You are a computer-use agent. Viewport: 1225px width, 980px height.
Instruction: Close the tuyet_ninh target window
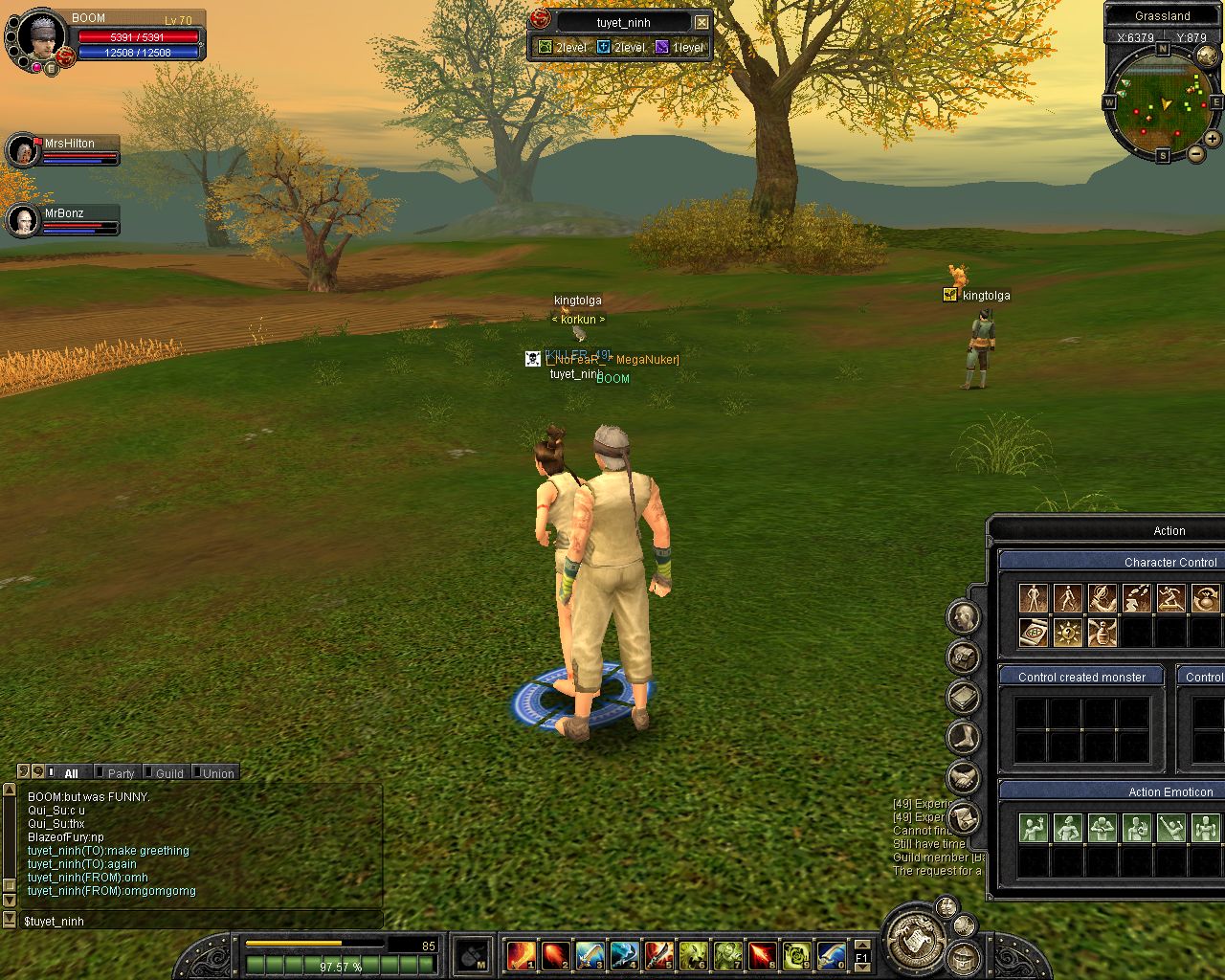702,22
